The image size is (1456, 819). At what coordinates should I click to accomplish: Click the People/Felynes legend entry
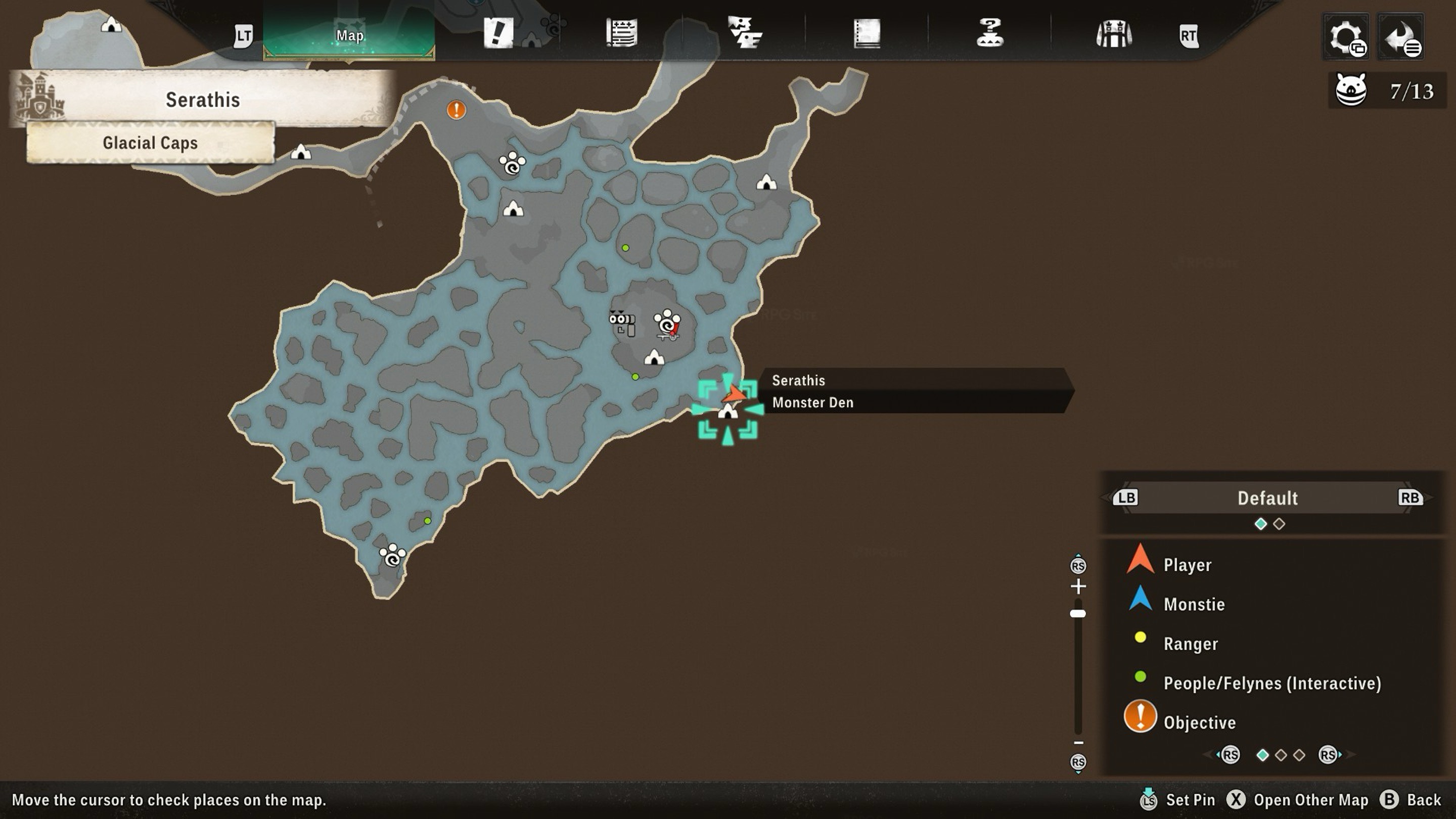click(x=1272, y=683)
